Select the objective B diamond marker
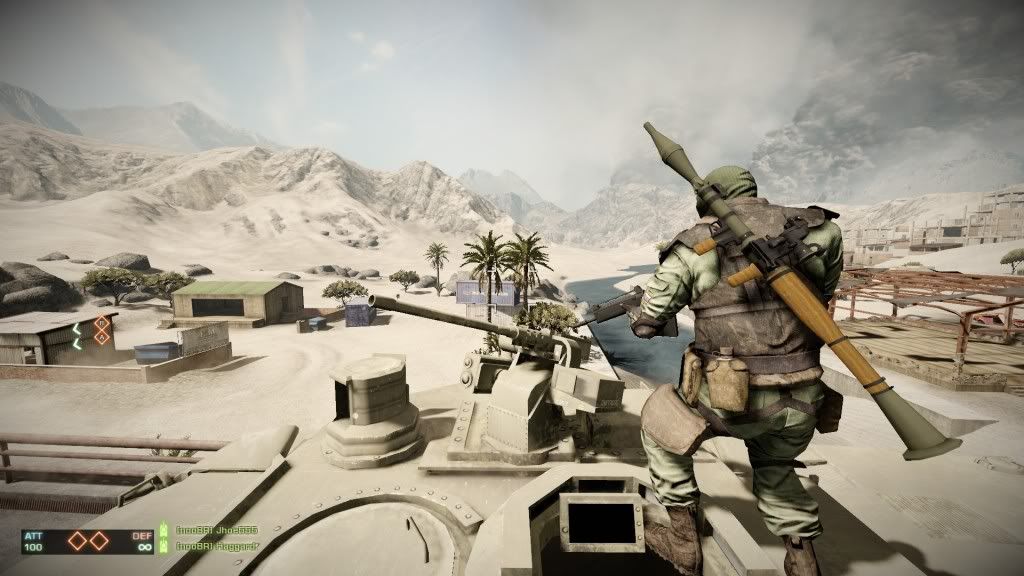The height and width of the screenshot is (576, 1024). click(x=99, y=540)
